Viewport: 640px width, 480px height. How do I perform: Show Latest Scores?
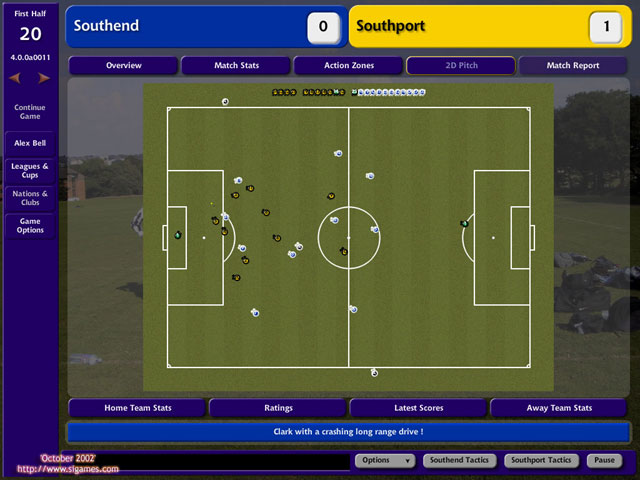point(418,408)
